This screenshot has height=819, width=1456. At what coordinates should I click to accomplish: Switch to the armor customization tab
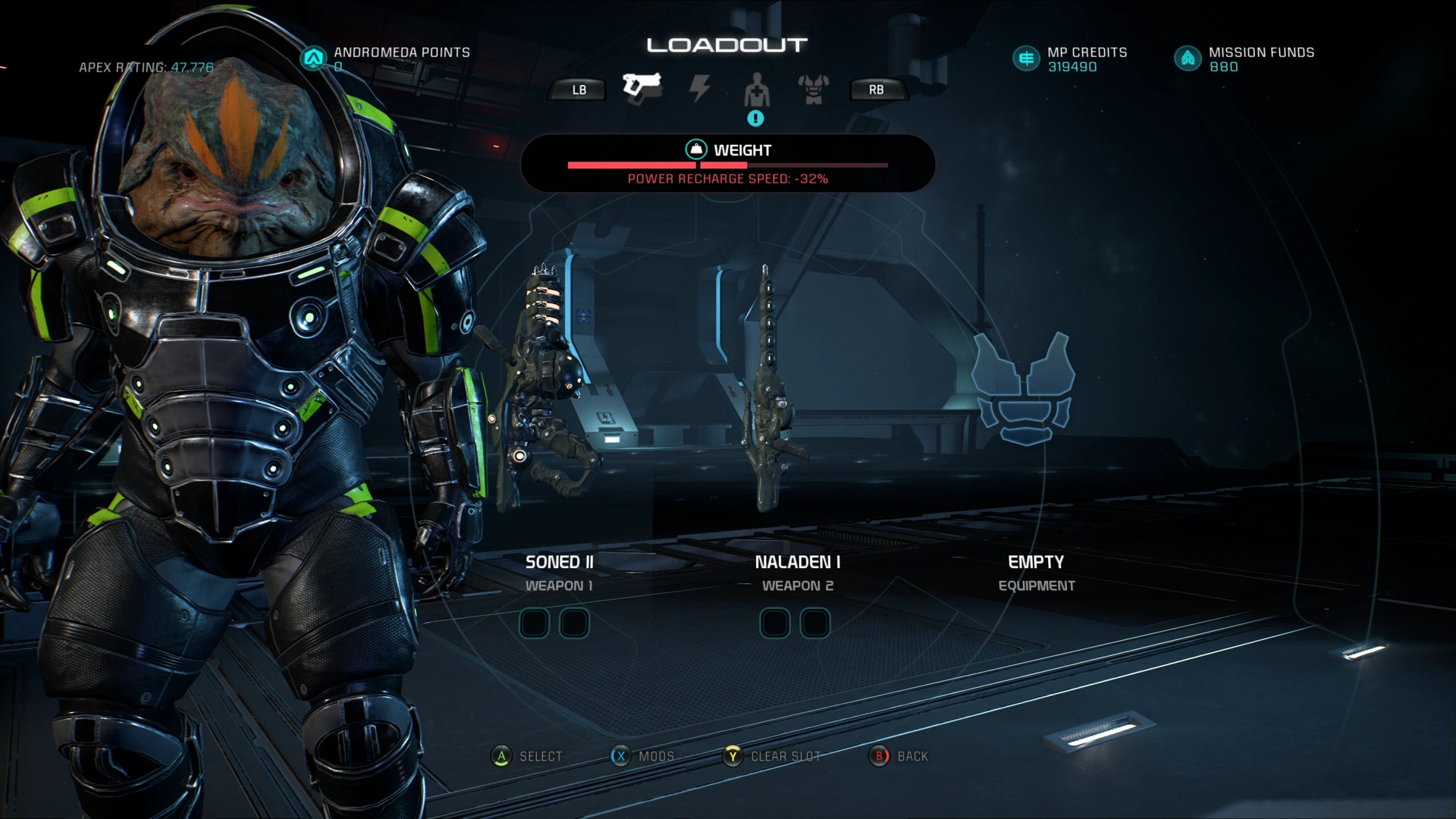pos(813,89)
